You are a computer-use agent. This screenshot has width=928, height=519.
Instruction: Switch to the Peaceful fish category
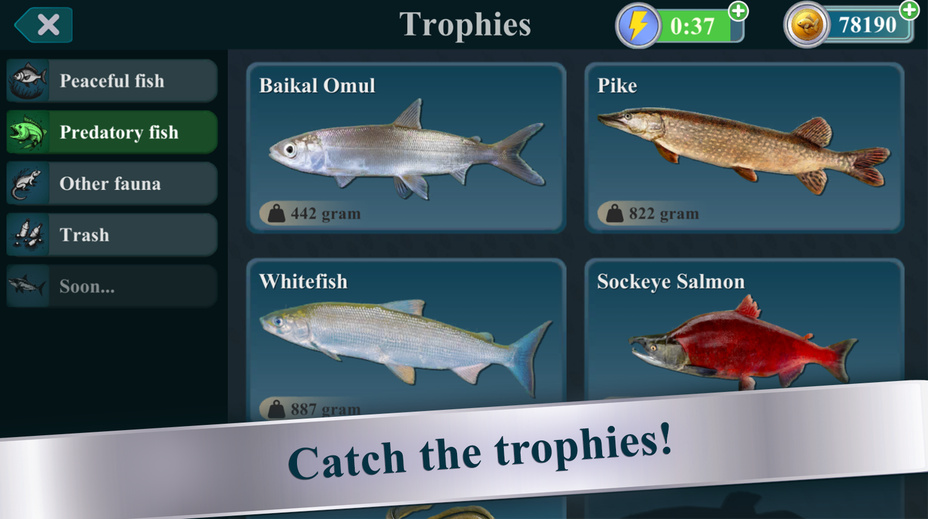pyautogui.click(x=111, y=81)
